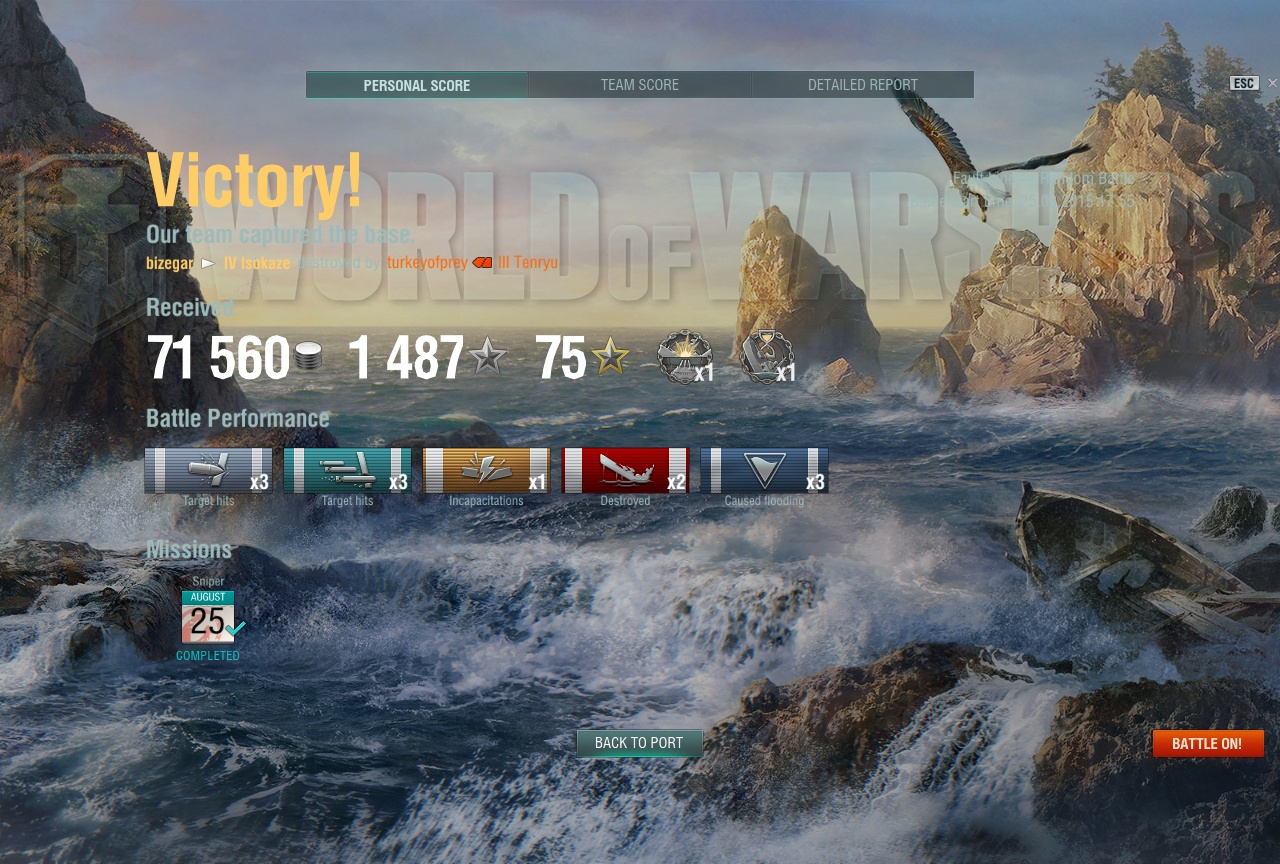Start next match with Battle On!
1280x864 pixels.
pos(1207,744)
